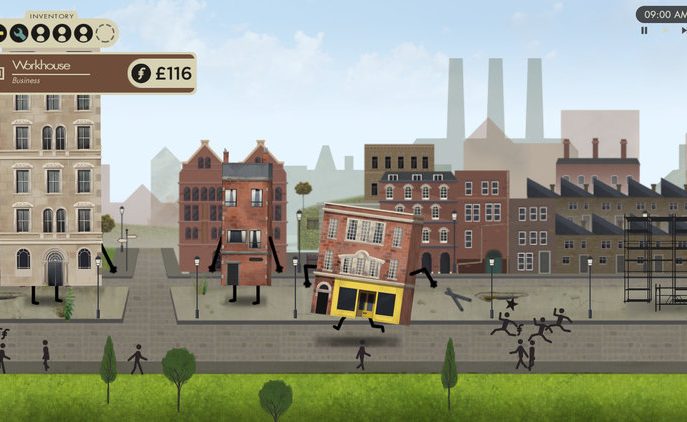Viewport: 687px width, 422px height.
Task: Click the empty dashed inventory slot
Action: (x=105, y=34)
